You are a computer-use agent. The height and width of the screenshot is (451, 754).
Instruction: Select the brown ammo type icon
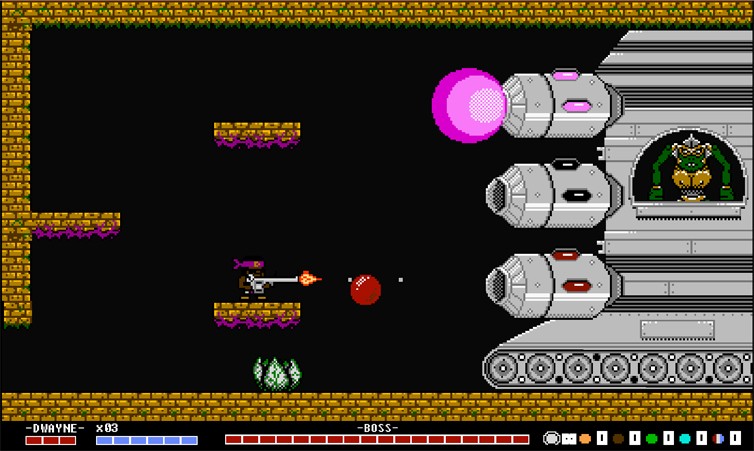(x=619, y=438)
